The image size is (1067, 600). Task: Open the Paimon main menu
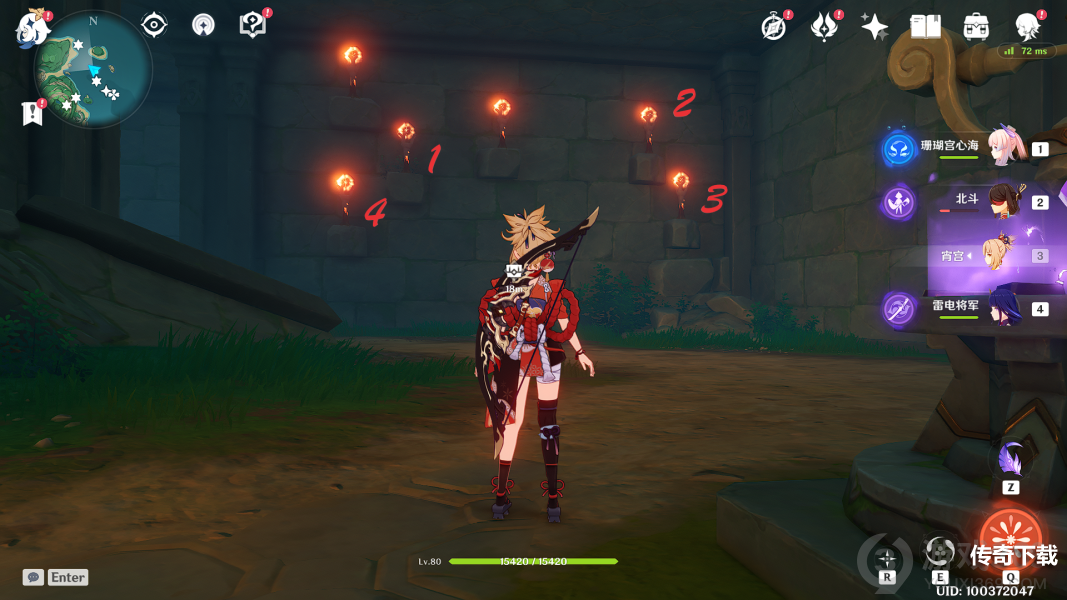[34, 27]
